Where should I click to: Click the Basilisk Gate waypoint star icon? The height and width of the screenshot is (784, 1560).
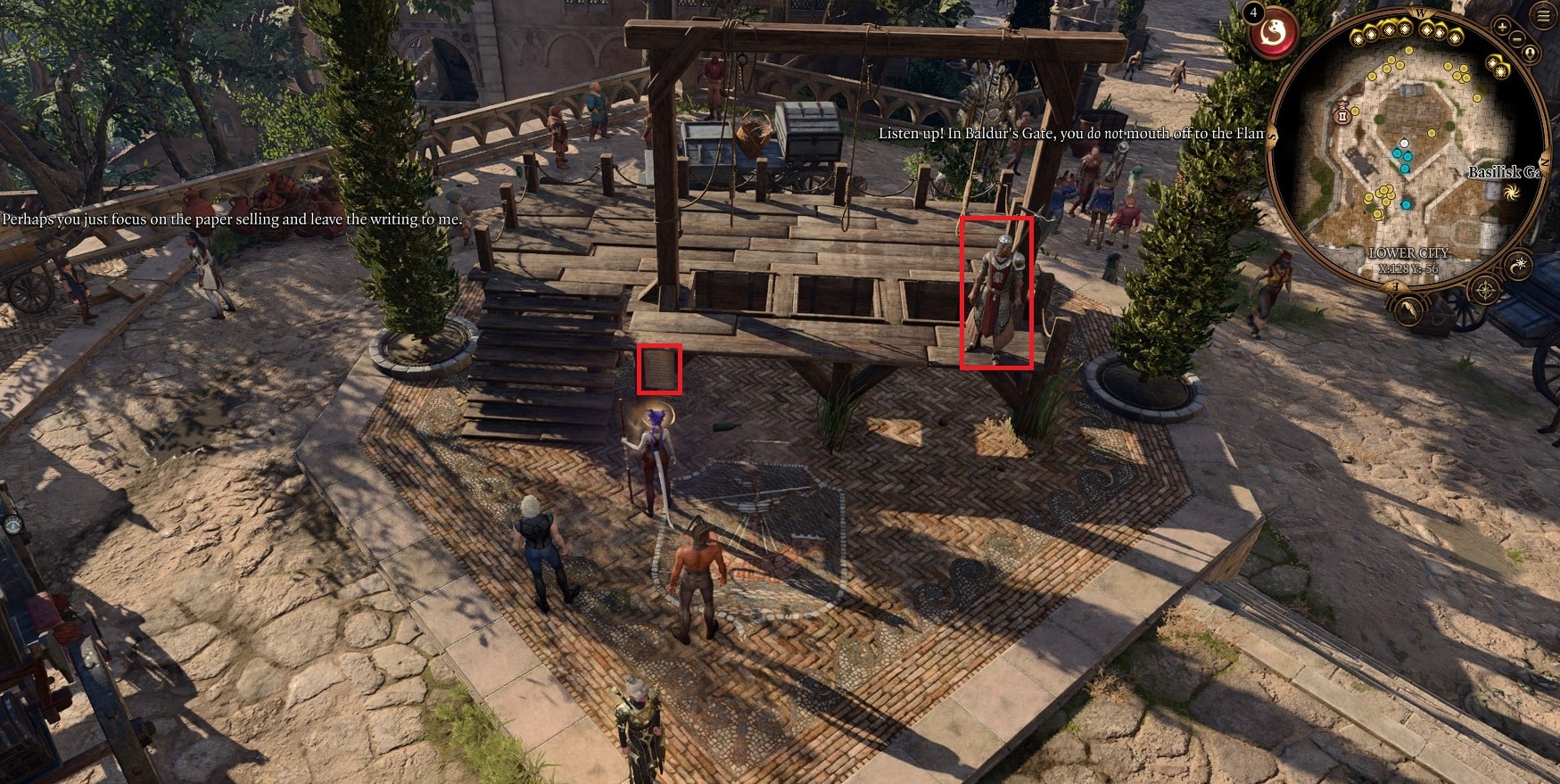pos(1510,193)
